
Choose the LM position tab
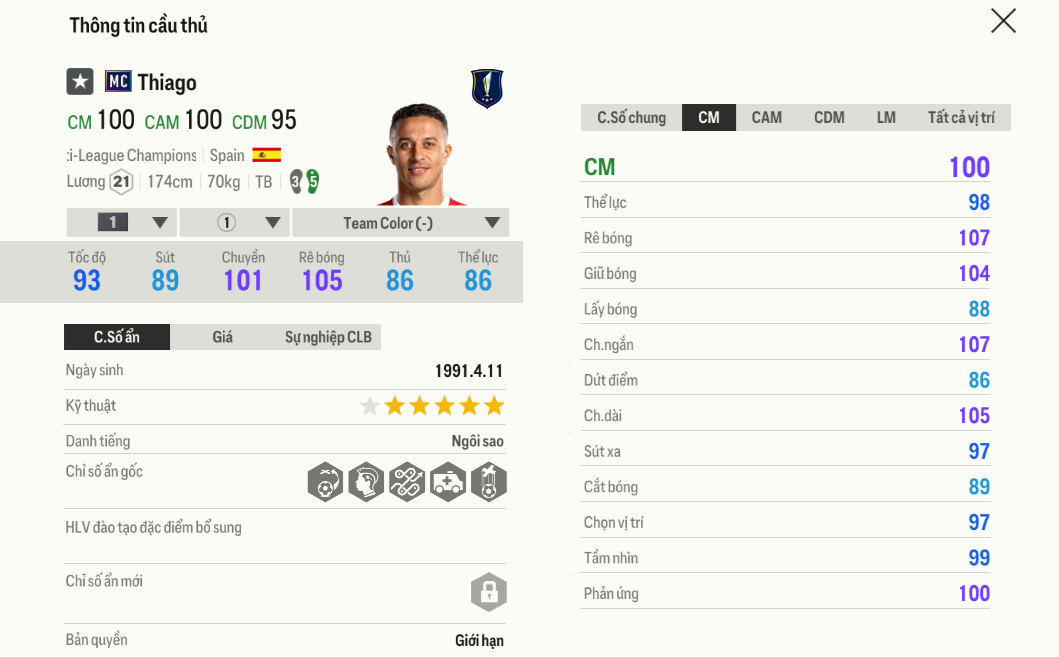[x=886, y=118]
